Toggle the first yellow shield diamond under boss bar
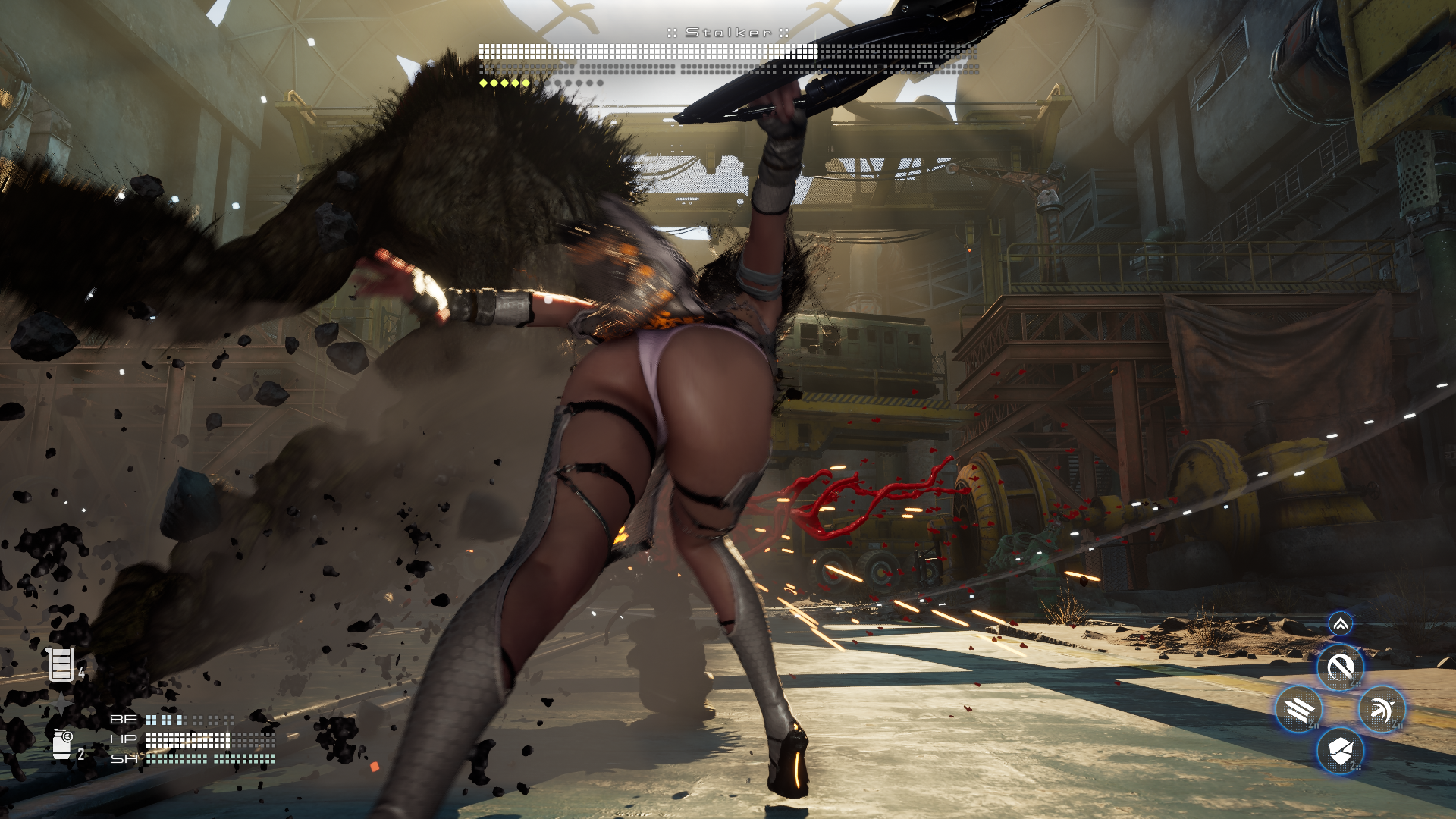1456x819 pixels. click(x=483, y=82)
